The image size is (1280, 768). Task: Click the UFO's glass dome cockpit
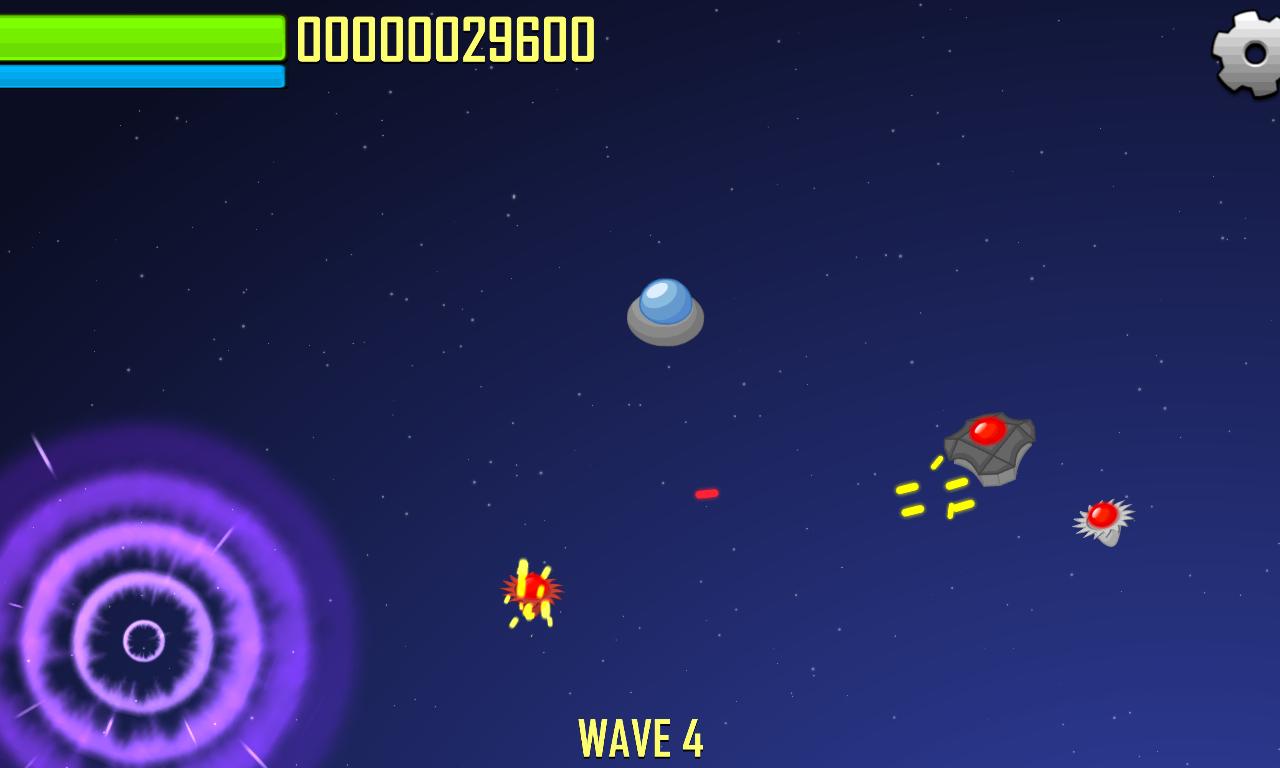pos(664,297)
